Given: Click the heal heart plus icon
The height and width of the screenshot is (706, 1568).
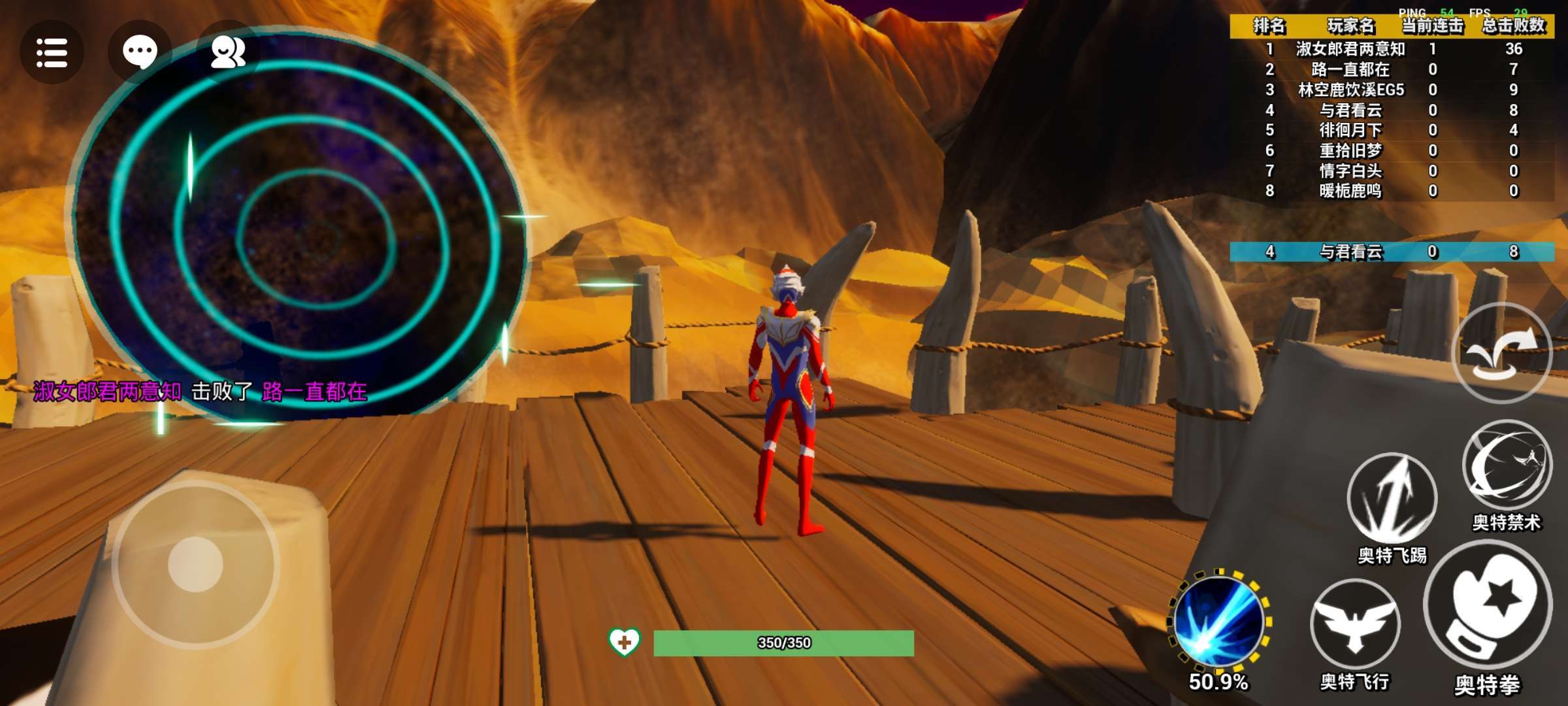Looking at the screenshot, I should [624, 643].
